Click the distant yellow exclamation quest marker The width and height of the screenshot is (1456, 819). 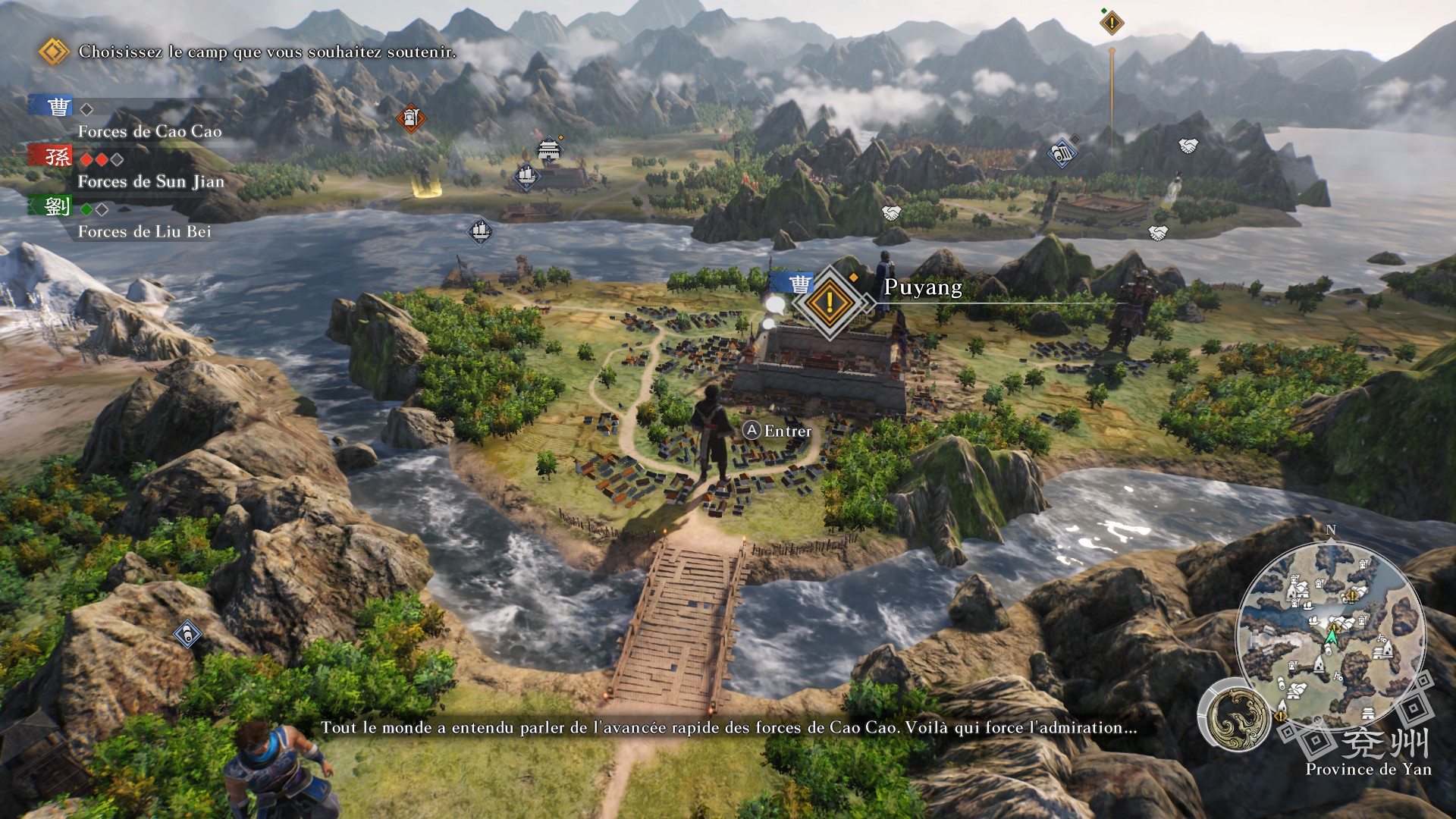point(1112,23)
